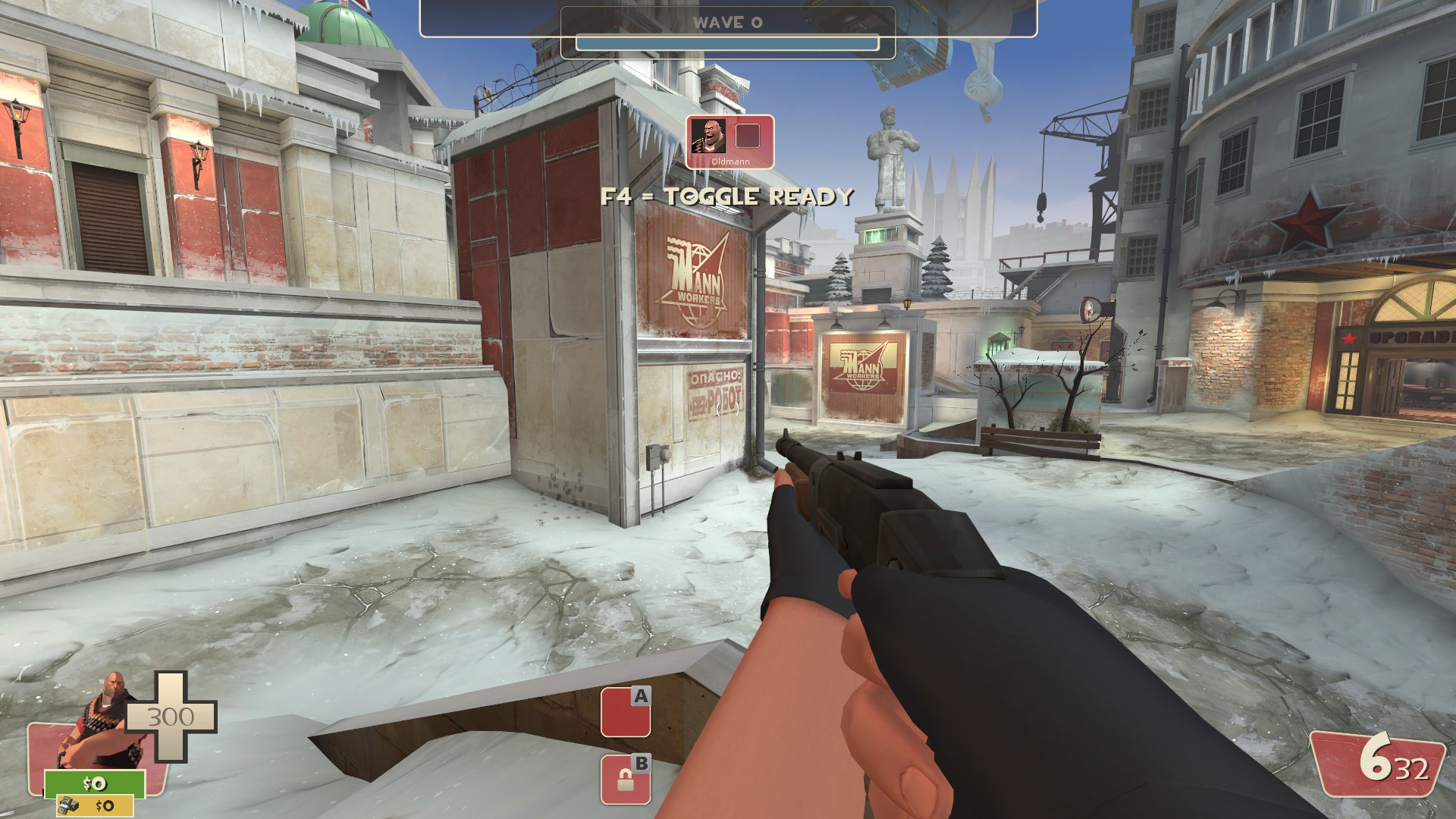Click the Wave 0 banner icon area
1456x819 pixels.
click(728, 23)
